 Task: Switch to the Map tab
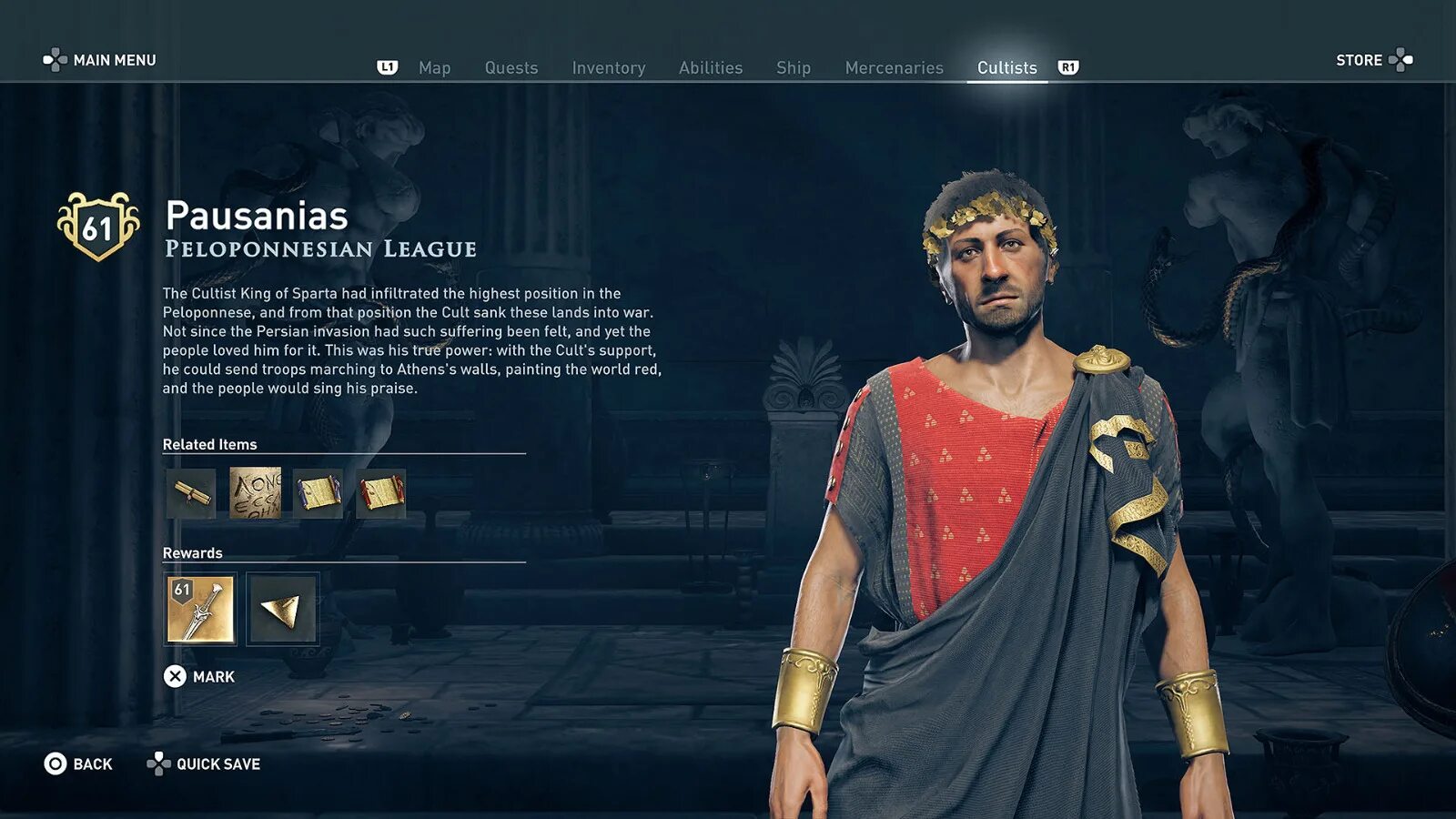(434, 68)
